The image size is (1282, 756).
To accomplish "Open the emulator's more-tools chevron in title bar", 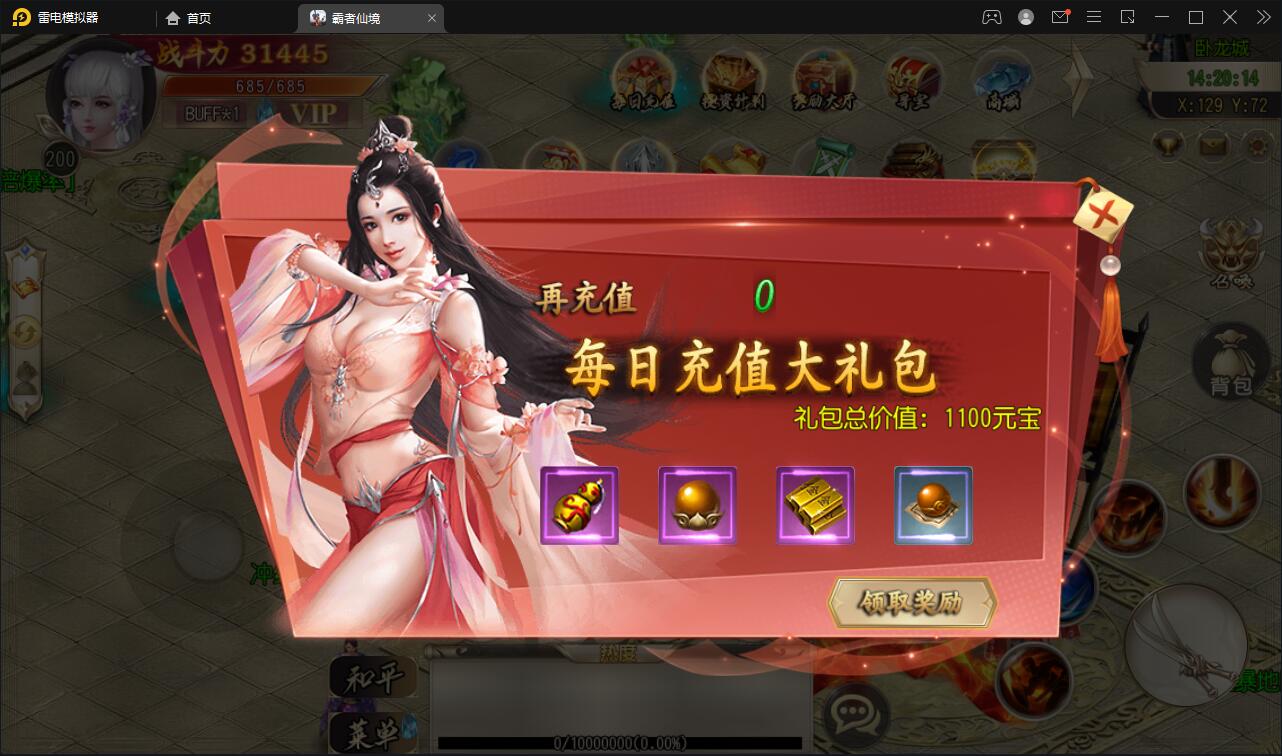I will (x=1262, y=17).
